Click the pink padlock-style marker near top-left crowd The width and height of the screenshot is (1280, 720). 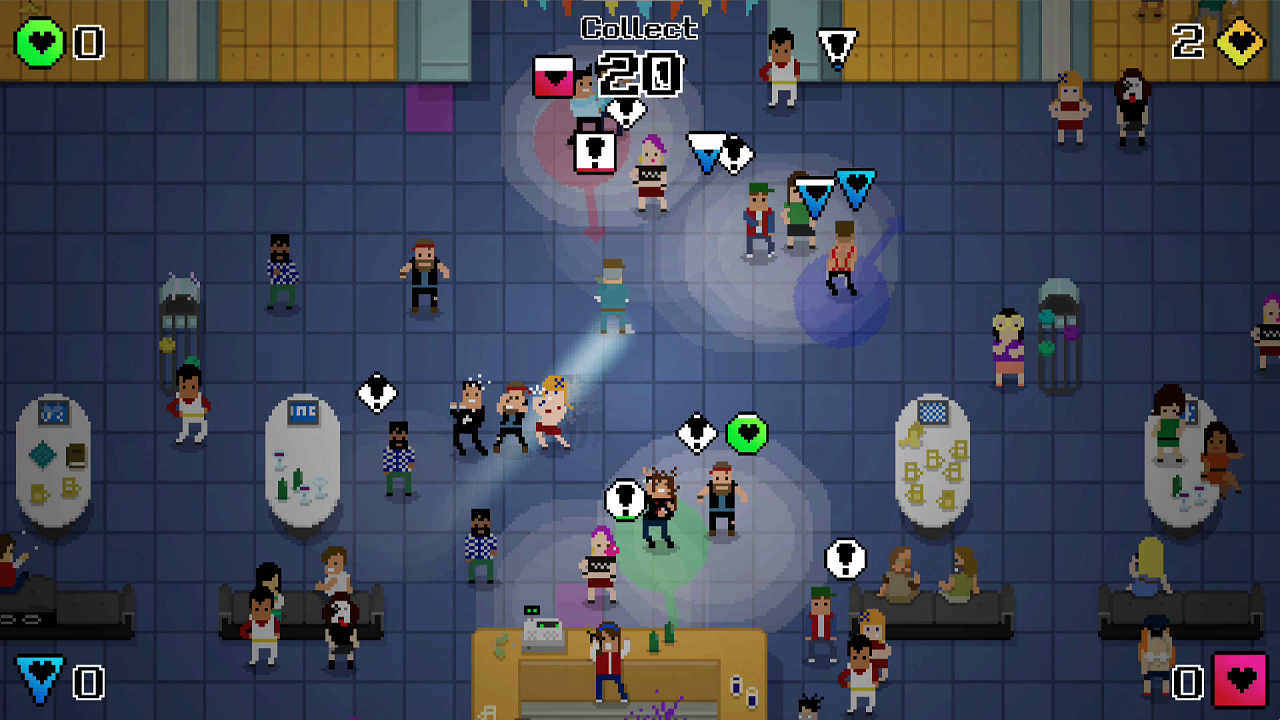[592, 150]
